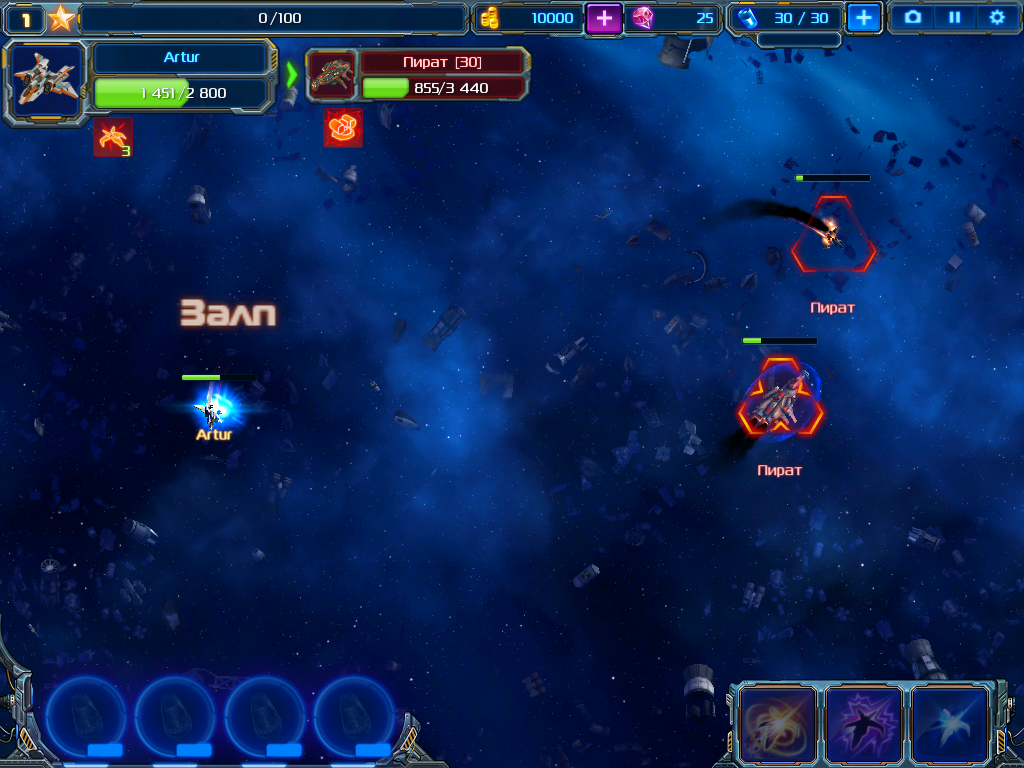Inspect the red buff icon under Artur
The image size is (1024, 768).
pos(113,138)
